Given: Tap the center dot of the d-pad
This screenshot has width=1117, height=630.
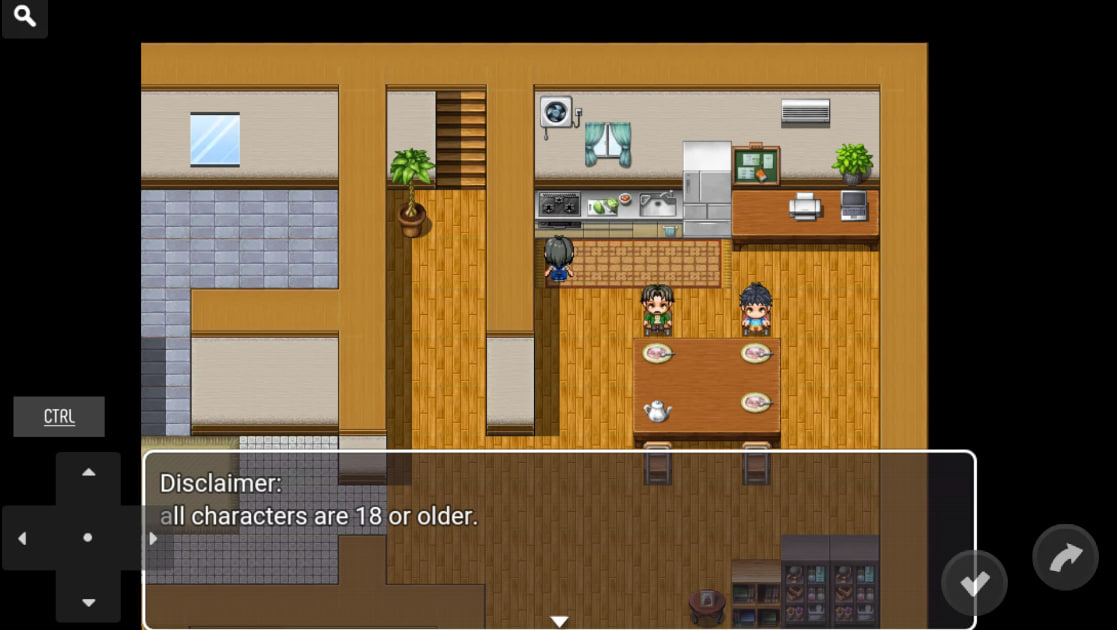Looking at the screenshot, I should tap(88, 538).
